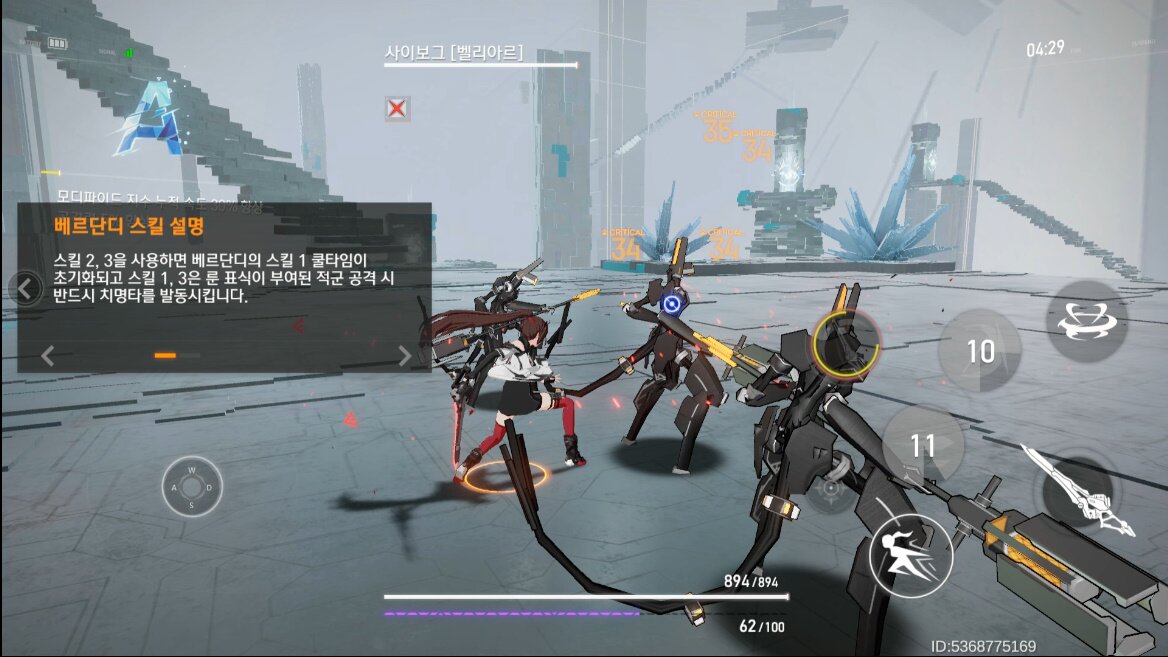Show the next skill description page

[x=404, y=355]
